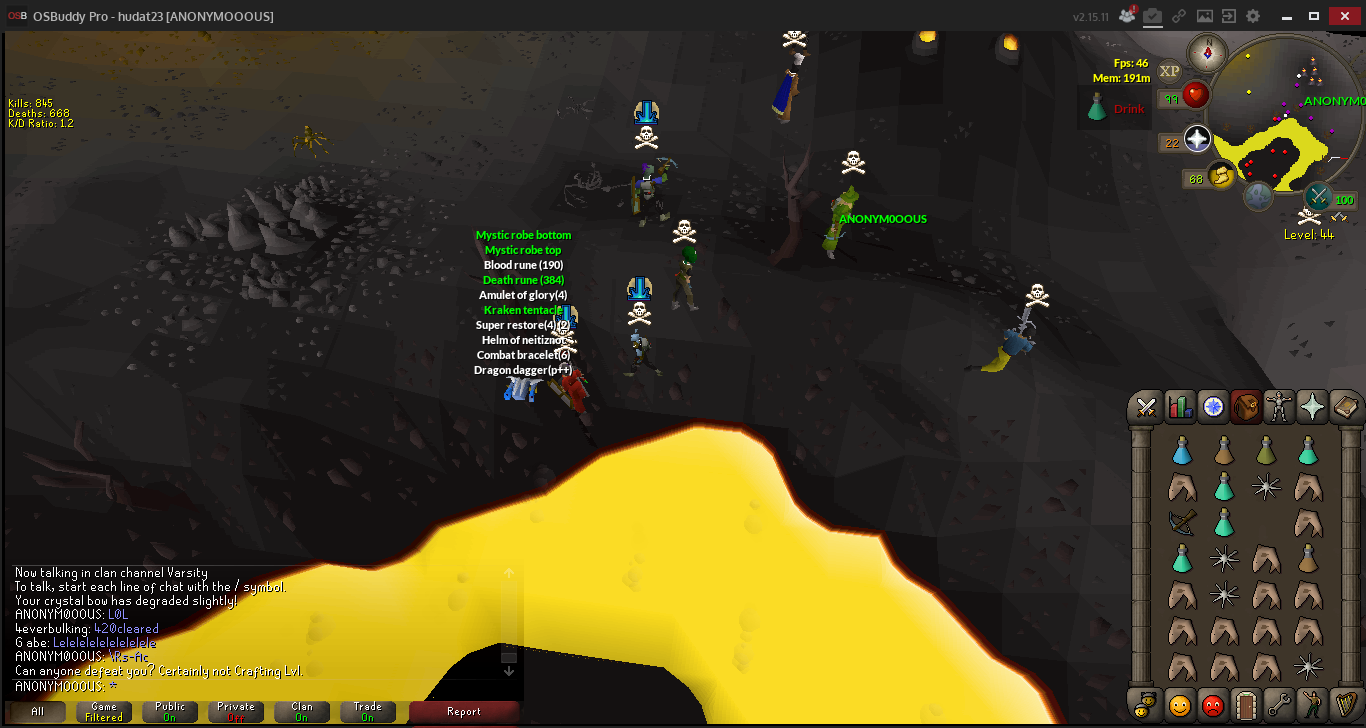
Task: Open the Logout door tab
Action: click(x=1246, y=705)
